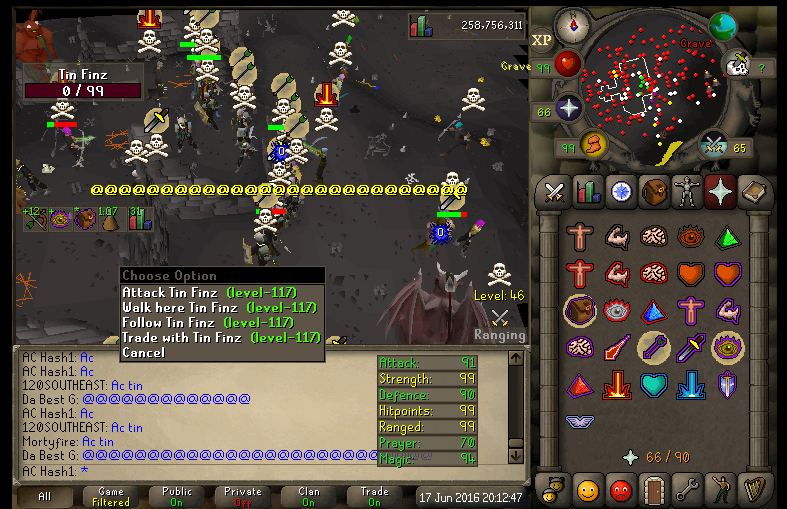The height and width of the screenshot is (509, 787).
Task: Cancel the Choose Option menu
Action: pyautogui.click(x=143, y=352)
